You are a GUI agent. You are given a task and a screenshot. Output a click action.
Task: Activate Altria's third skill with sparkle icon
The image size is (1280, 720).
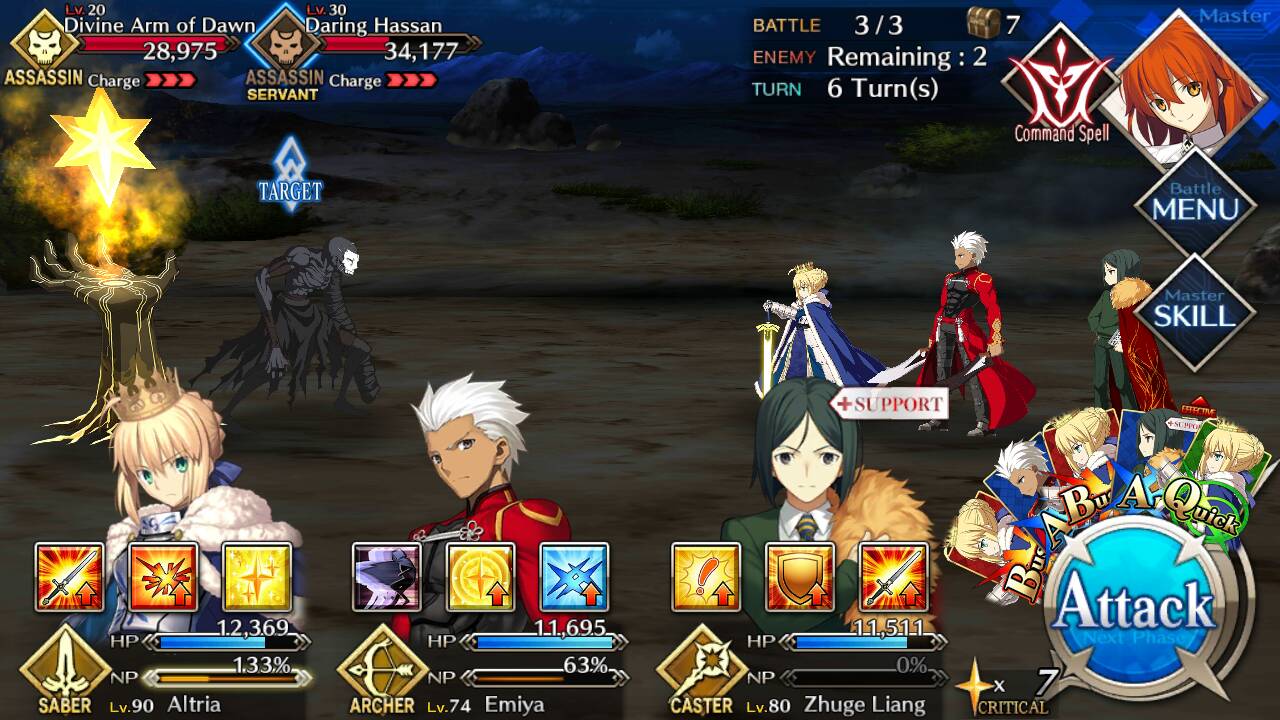257,577
